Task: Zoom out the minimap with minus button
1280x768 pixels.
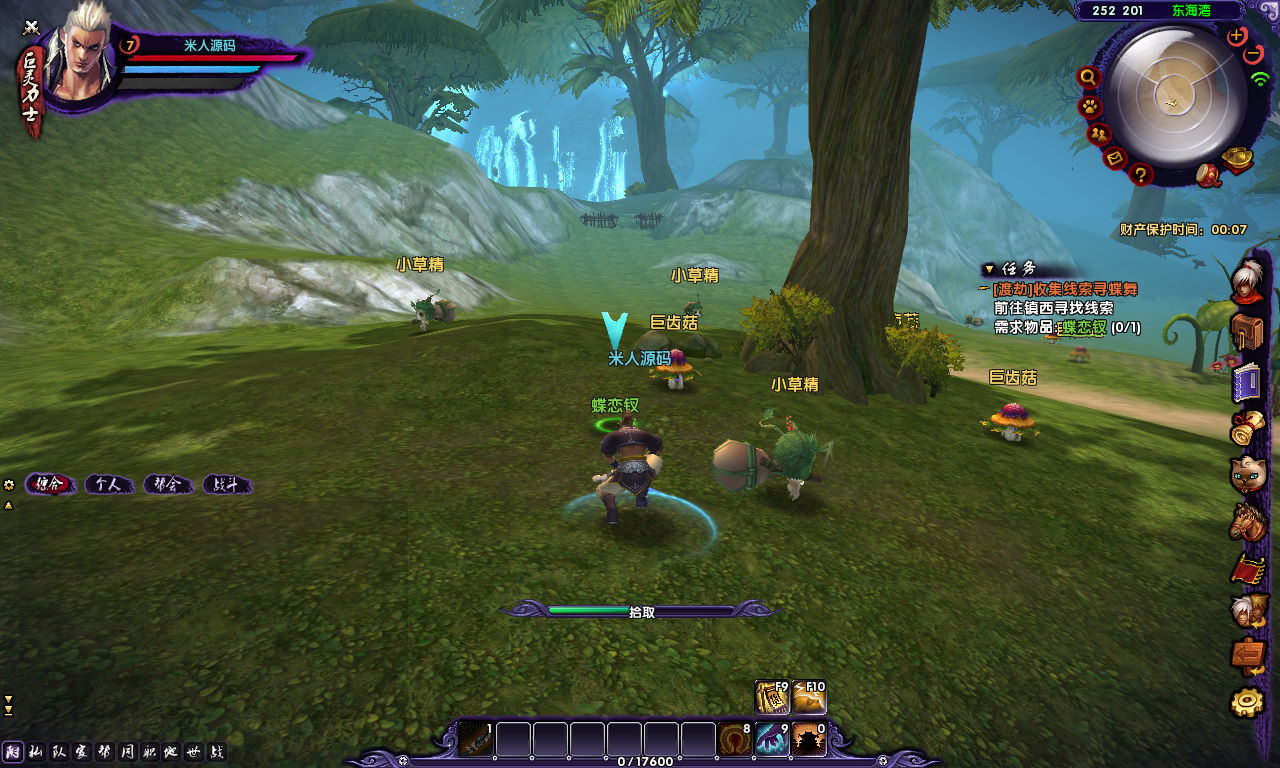Action: 1252,55
